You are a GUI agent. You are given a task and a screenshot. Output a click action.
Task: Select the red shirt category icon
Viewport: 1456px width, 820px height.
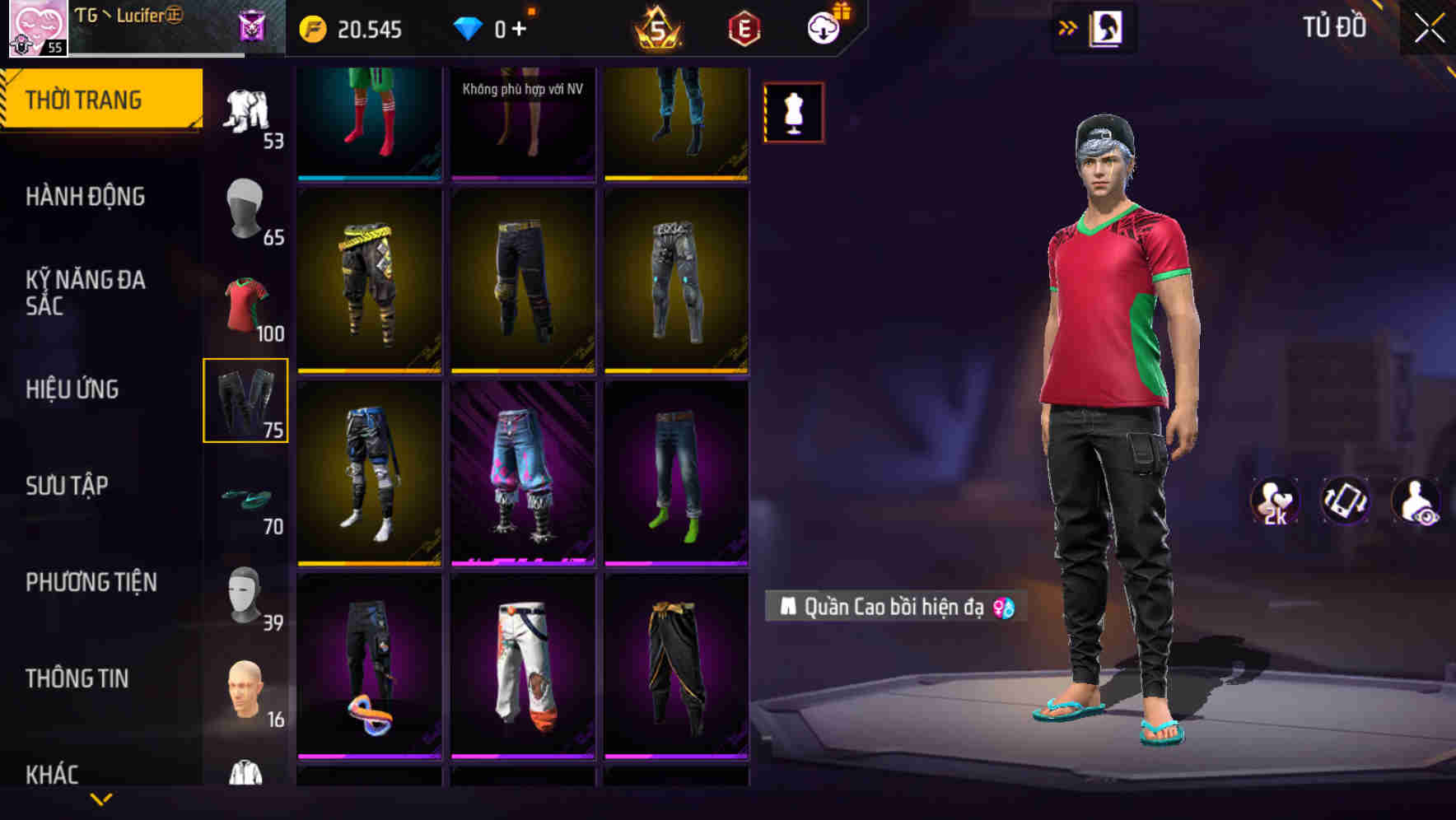click(x=246, y=301)
